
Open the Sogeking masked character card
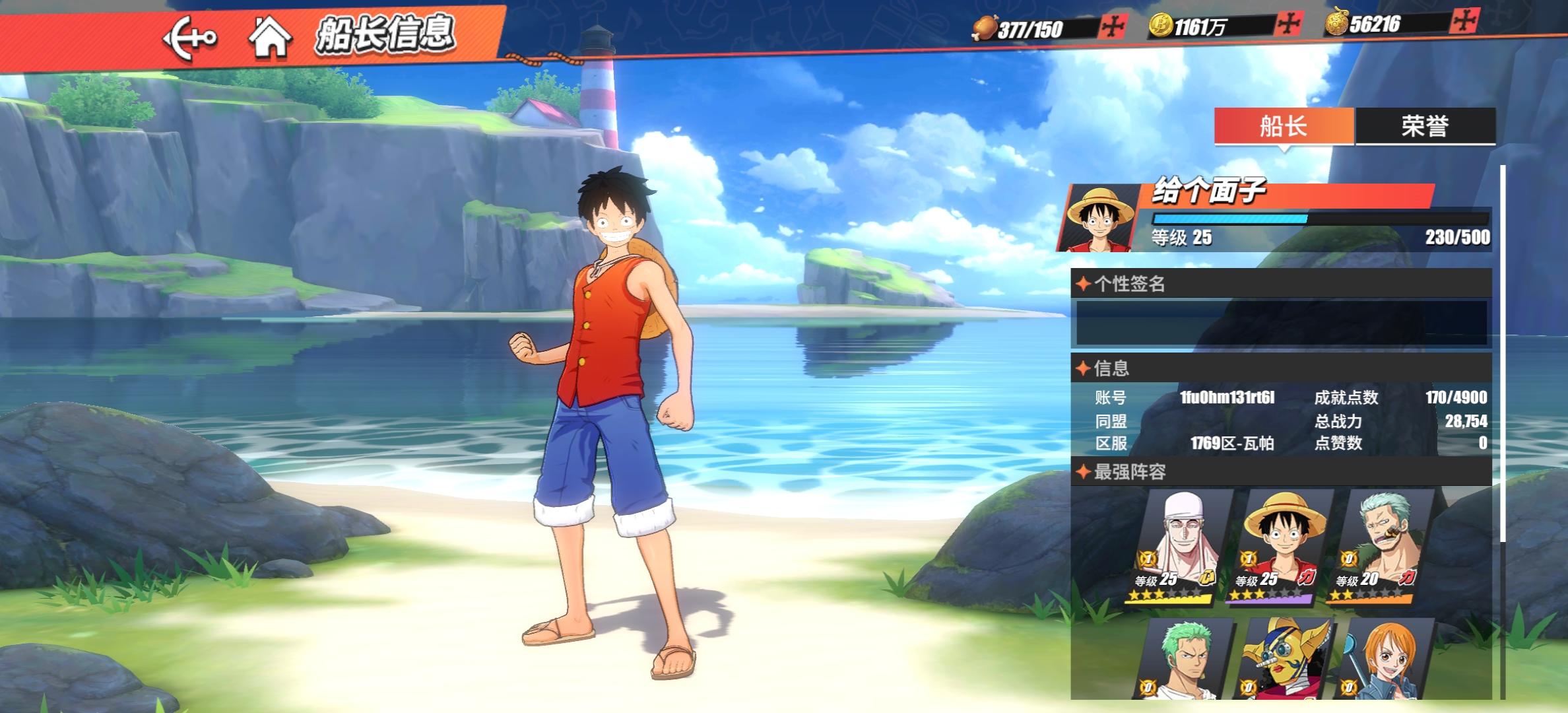pos(1282,660)
